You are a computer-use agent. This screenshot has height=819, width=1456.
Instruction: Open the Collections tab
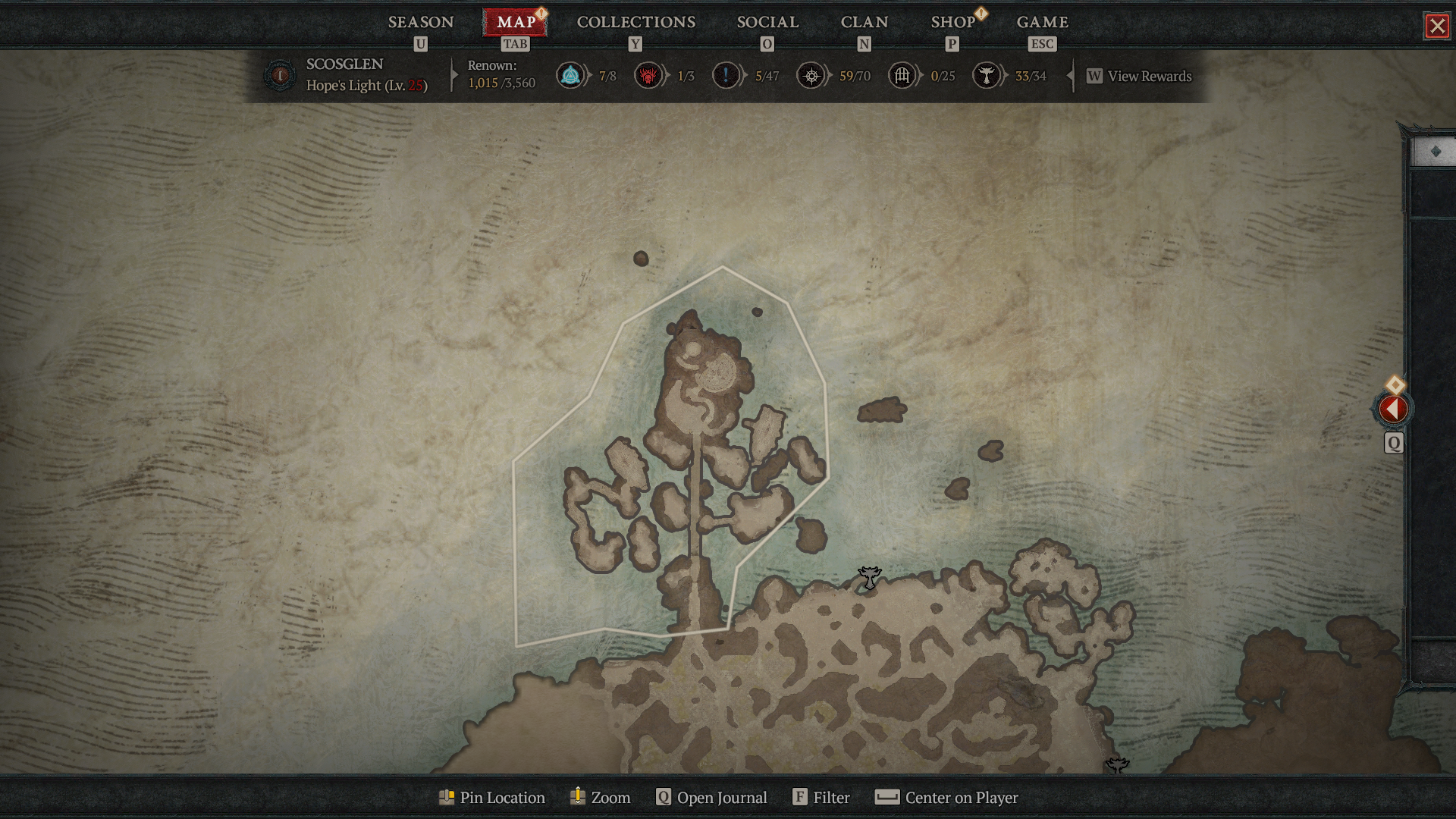click(635, 23)
